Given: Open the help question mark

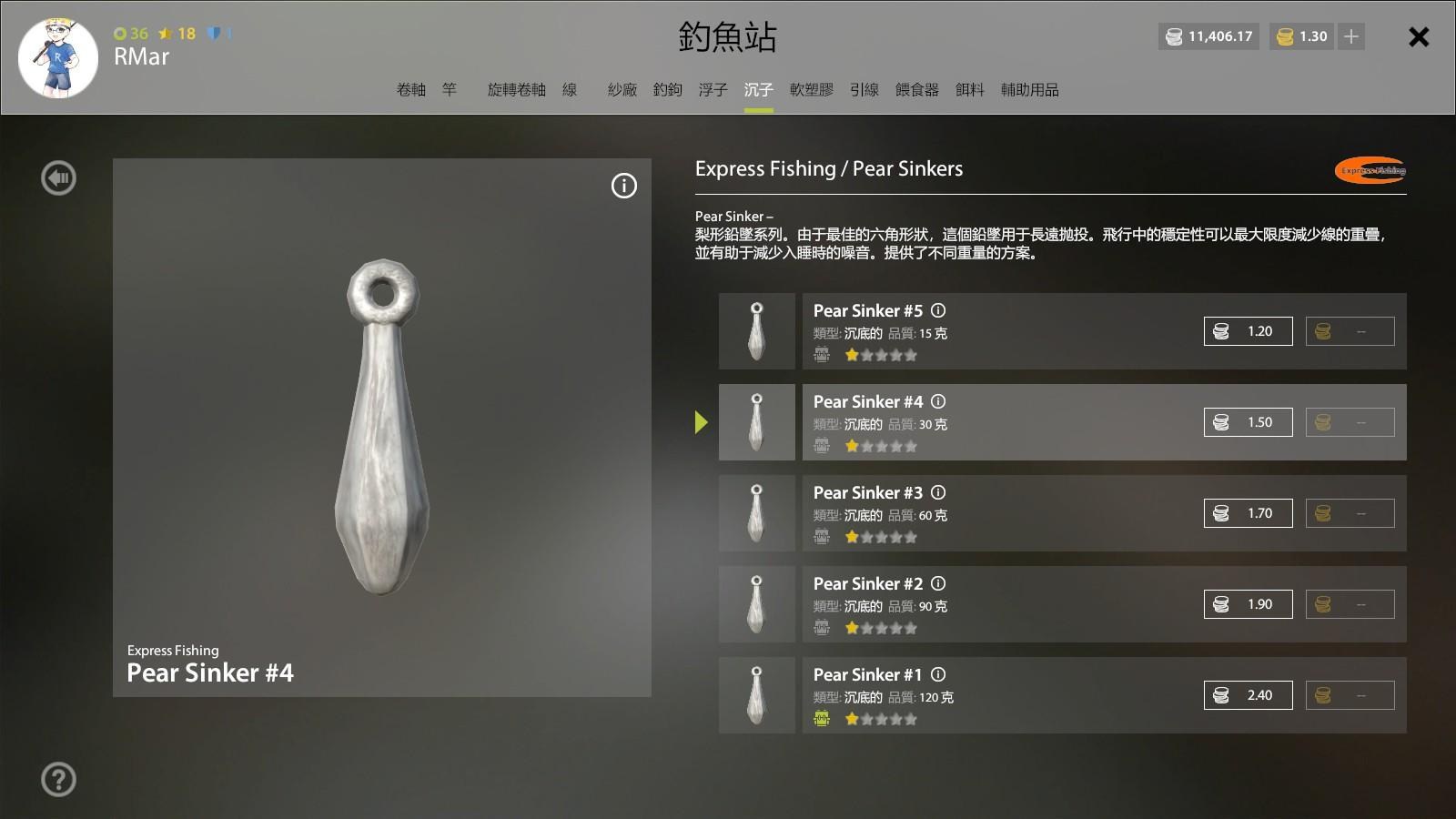Looking at the screenshot, I should (x=58, y=780).
